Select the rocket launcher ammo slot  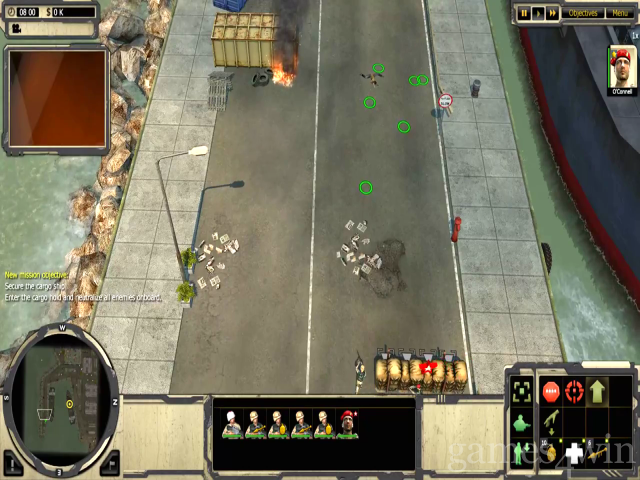click(x=598, y=452)
